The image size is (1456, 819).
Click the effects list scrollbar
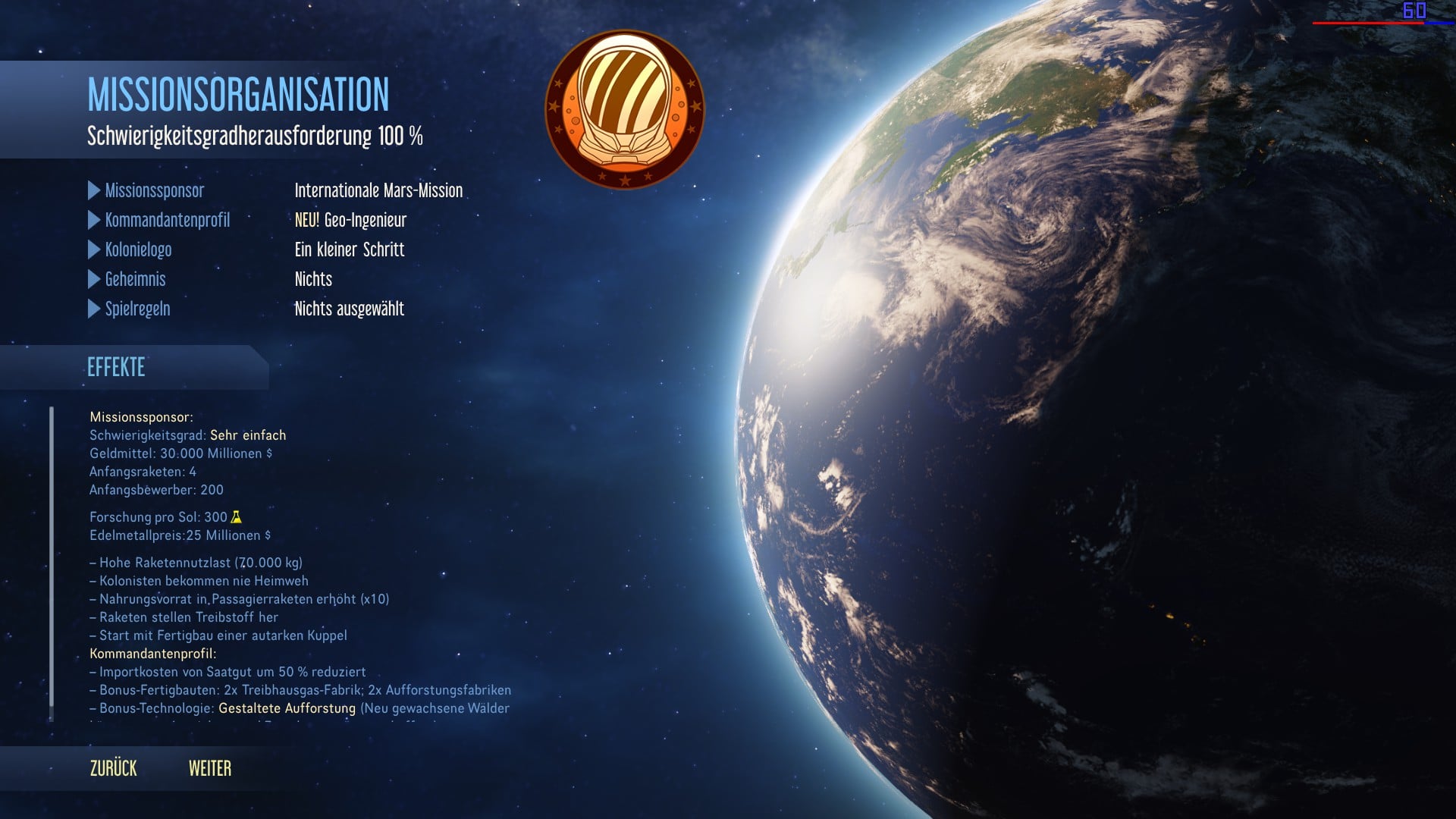tap(52, 561)
